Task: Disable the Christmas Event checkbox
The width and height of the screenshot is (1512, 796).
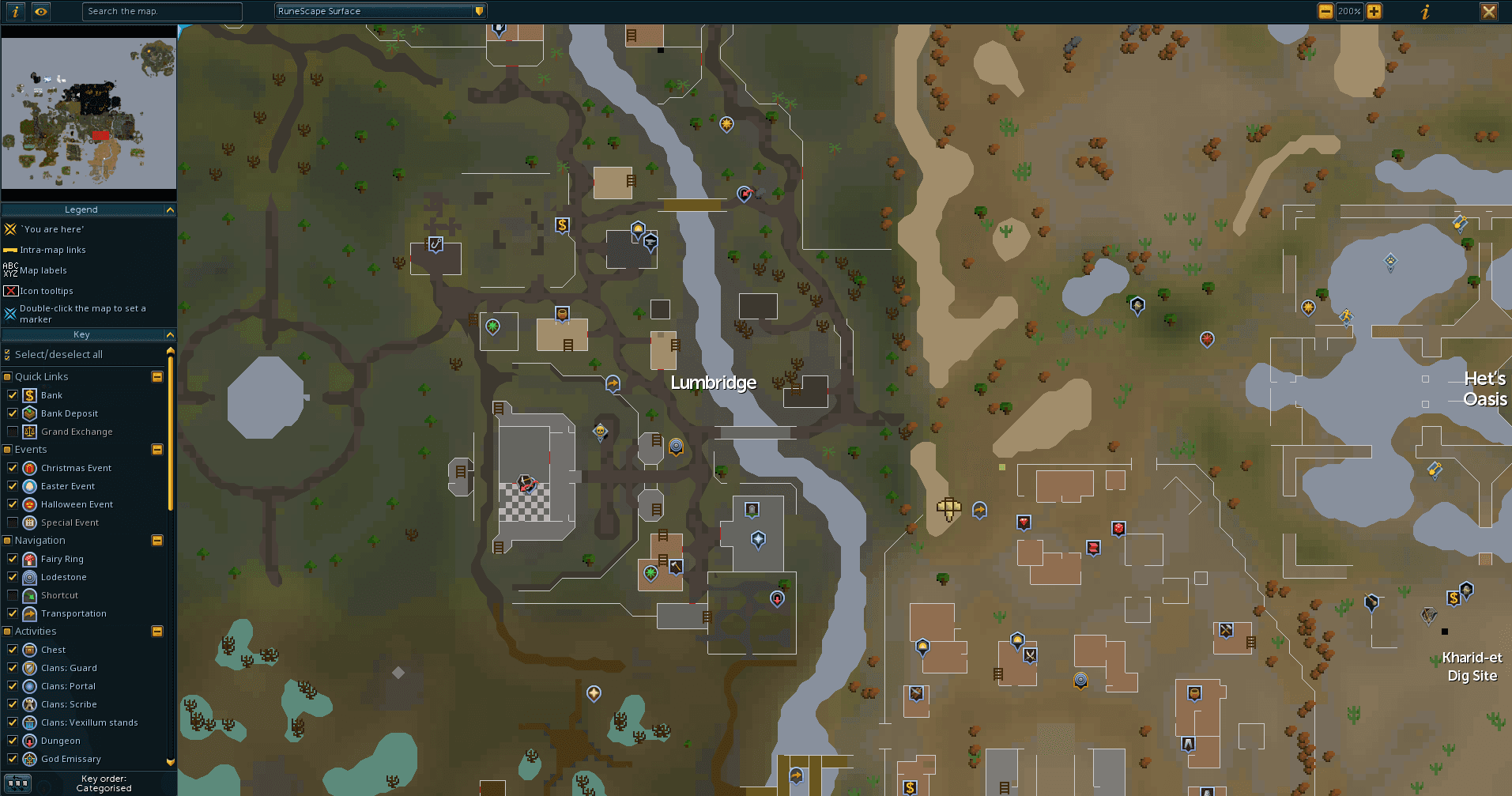Action: click(x=12, y=467)
